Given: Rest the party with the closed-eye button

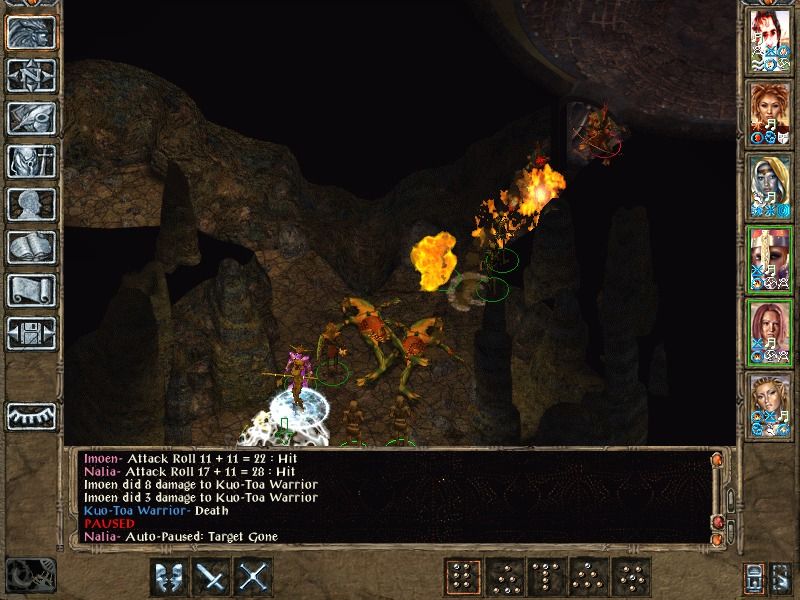Looking at the screenshot, I should 30,414.
